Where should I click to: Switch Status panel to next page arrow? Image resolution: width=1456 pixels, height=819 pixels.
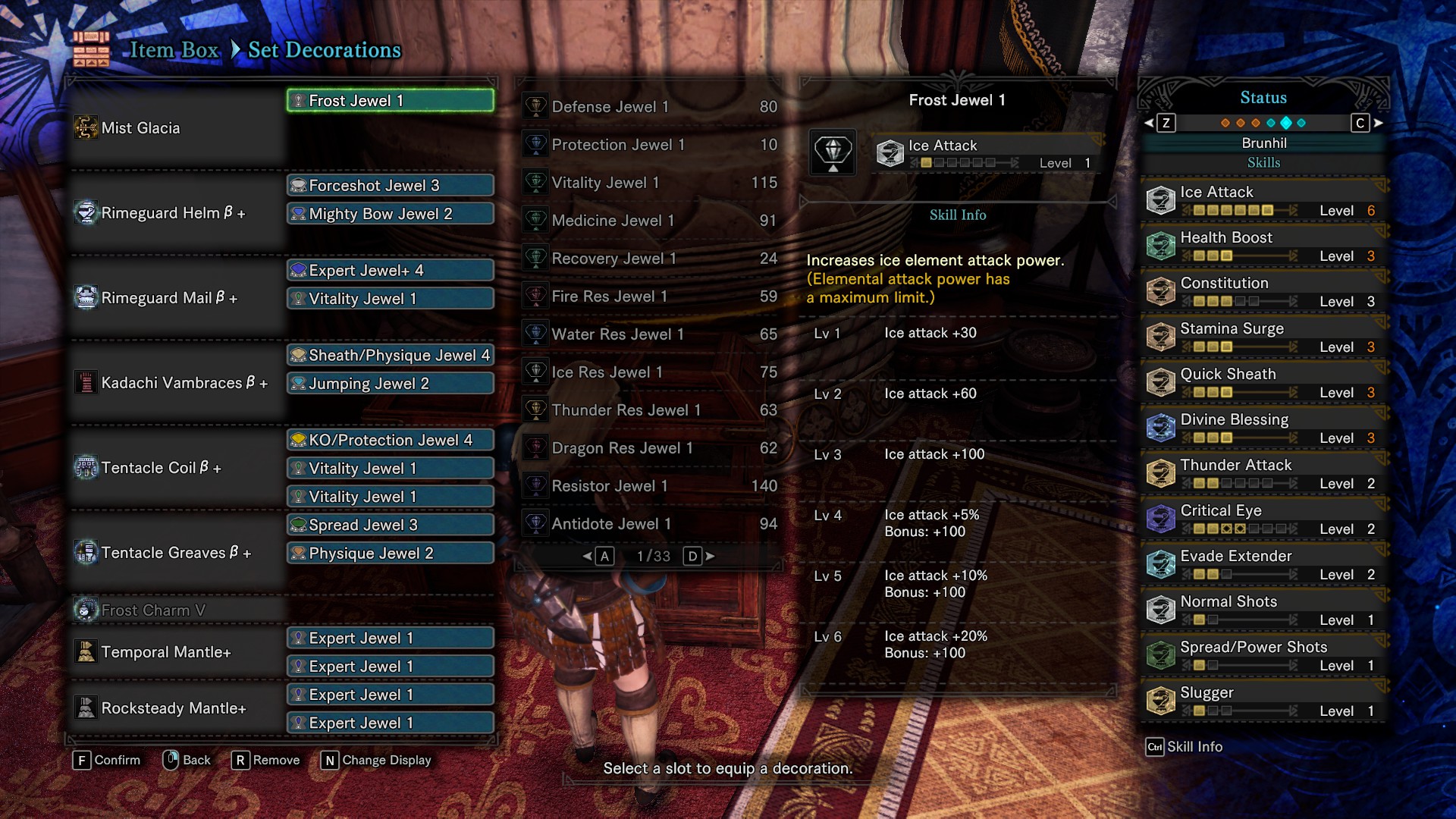[x=1379, y=123]
